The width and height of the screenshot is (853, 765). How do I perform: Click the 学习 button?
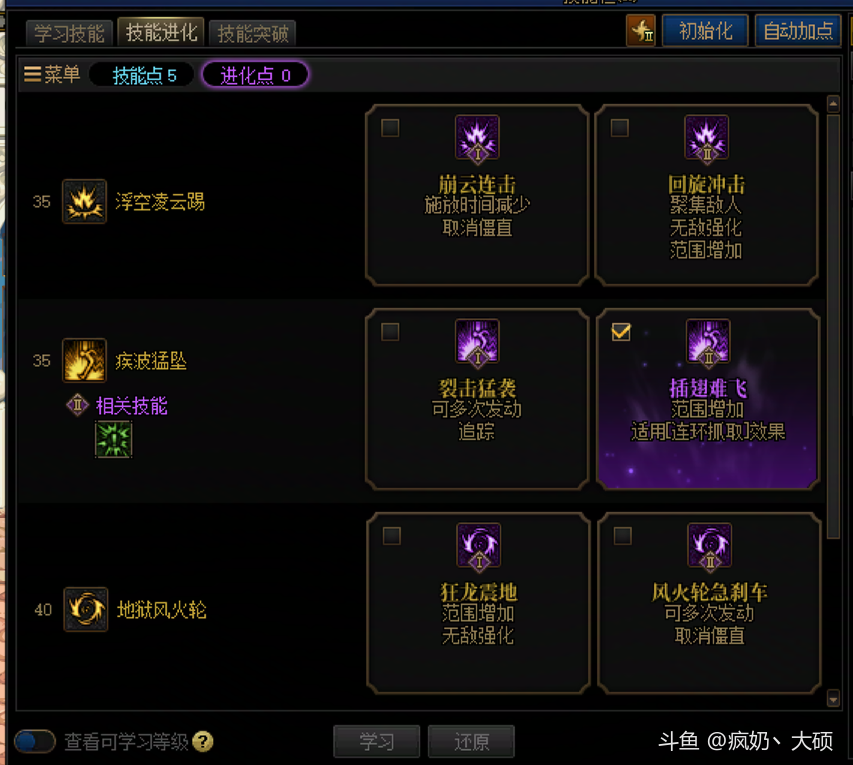(377, 742)
